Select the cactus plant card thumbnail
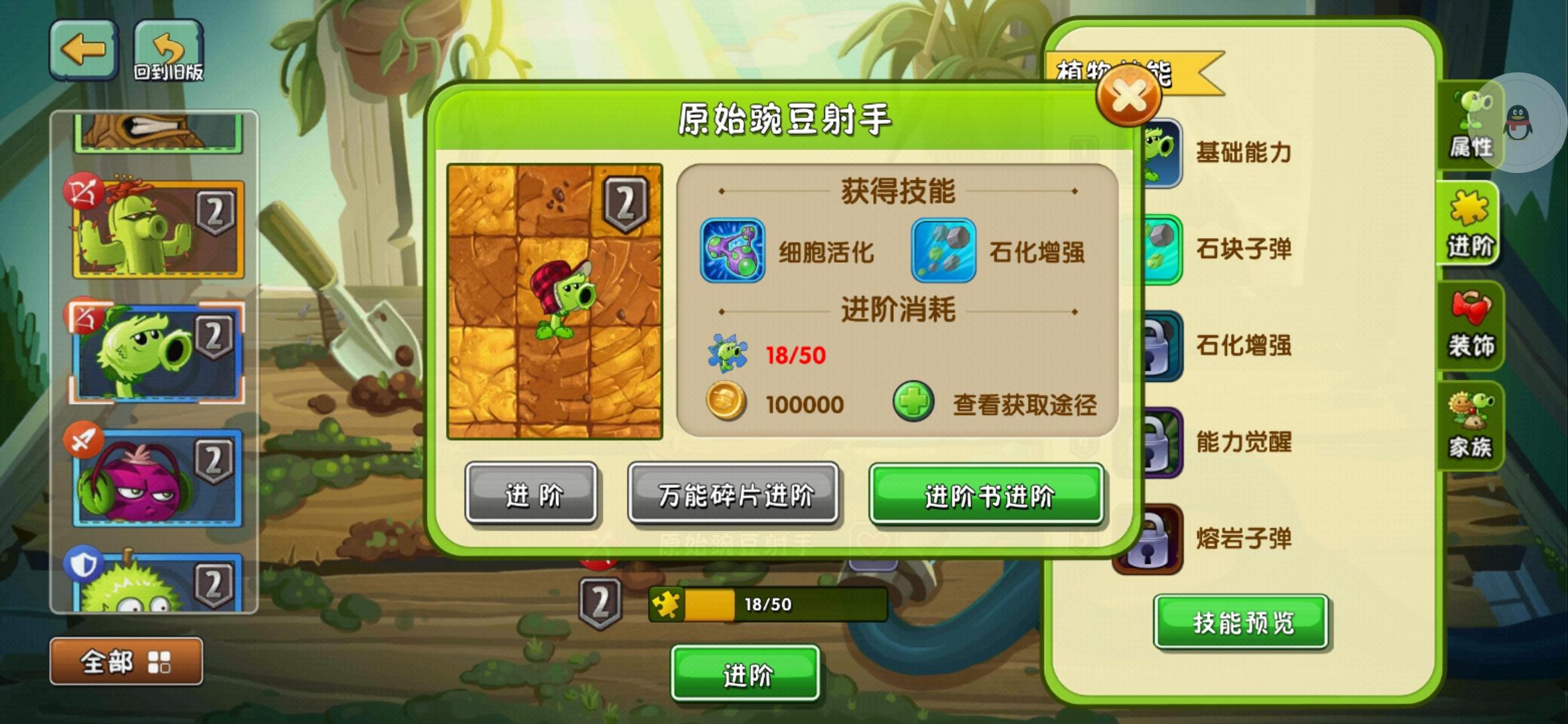Viewport: 1568px width, 724px height. pyautogui.click(x=155, y=228)
